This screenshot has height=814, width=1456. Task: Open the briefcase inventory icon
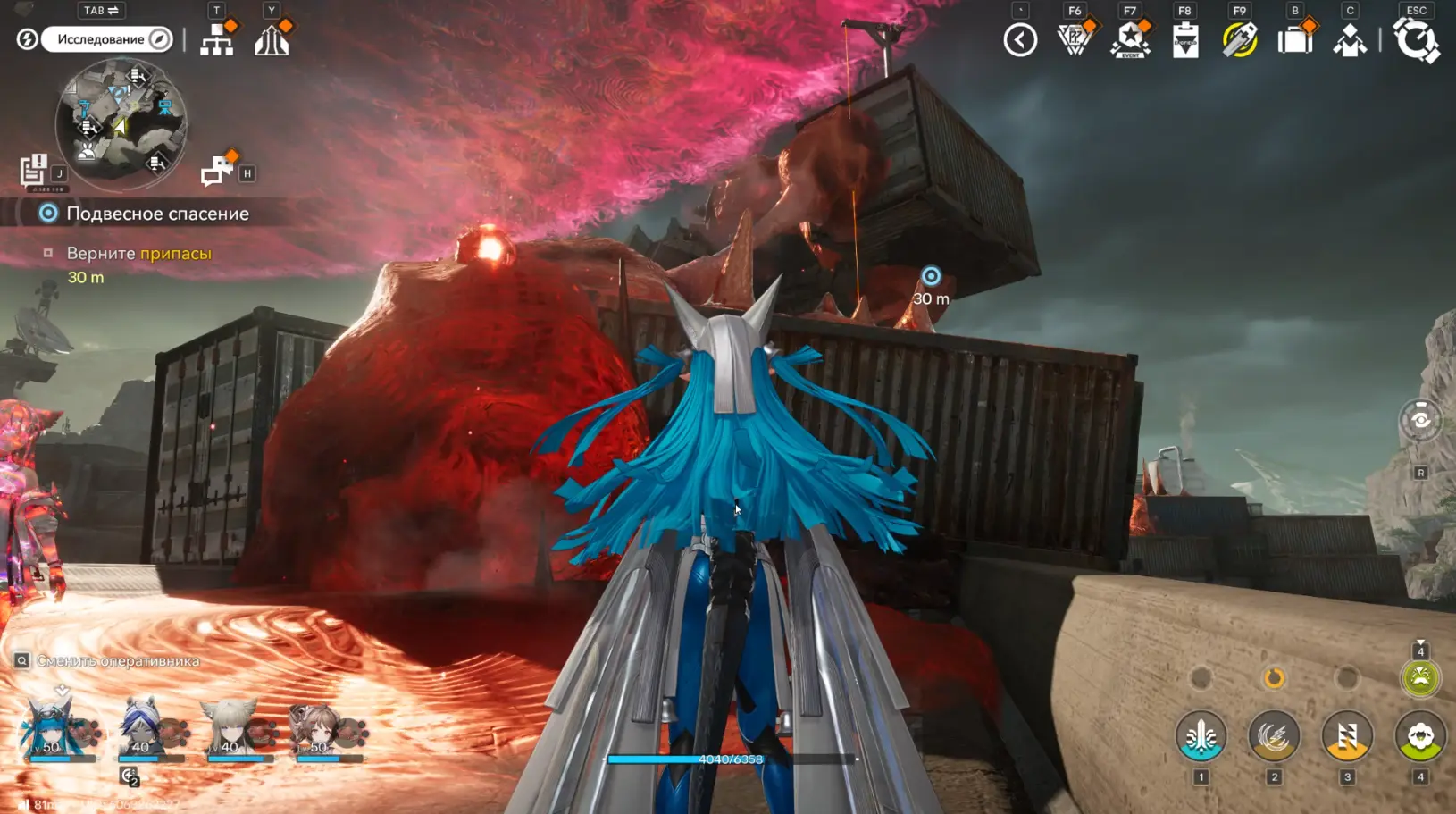(1294, 40)
